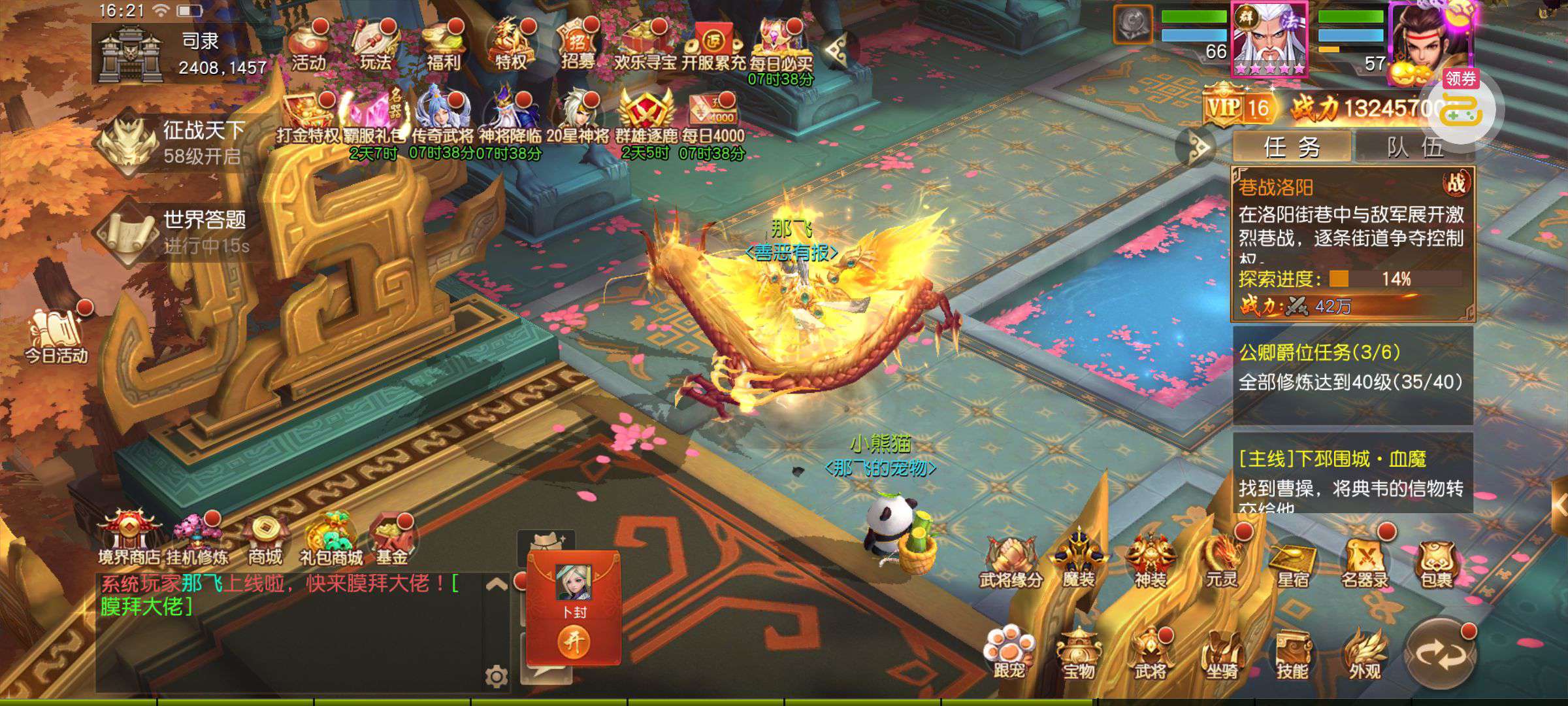Open the 星宿 constellation menu
Screen dimensions: 1568x706
click(x=1292, y=562)
